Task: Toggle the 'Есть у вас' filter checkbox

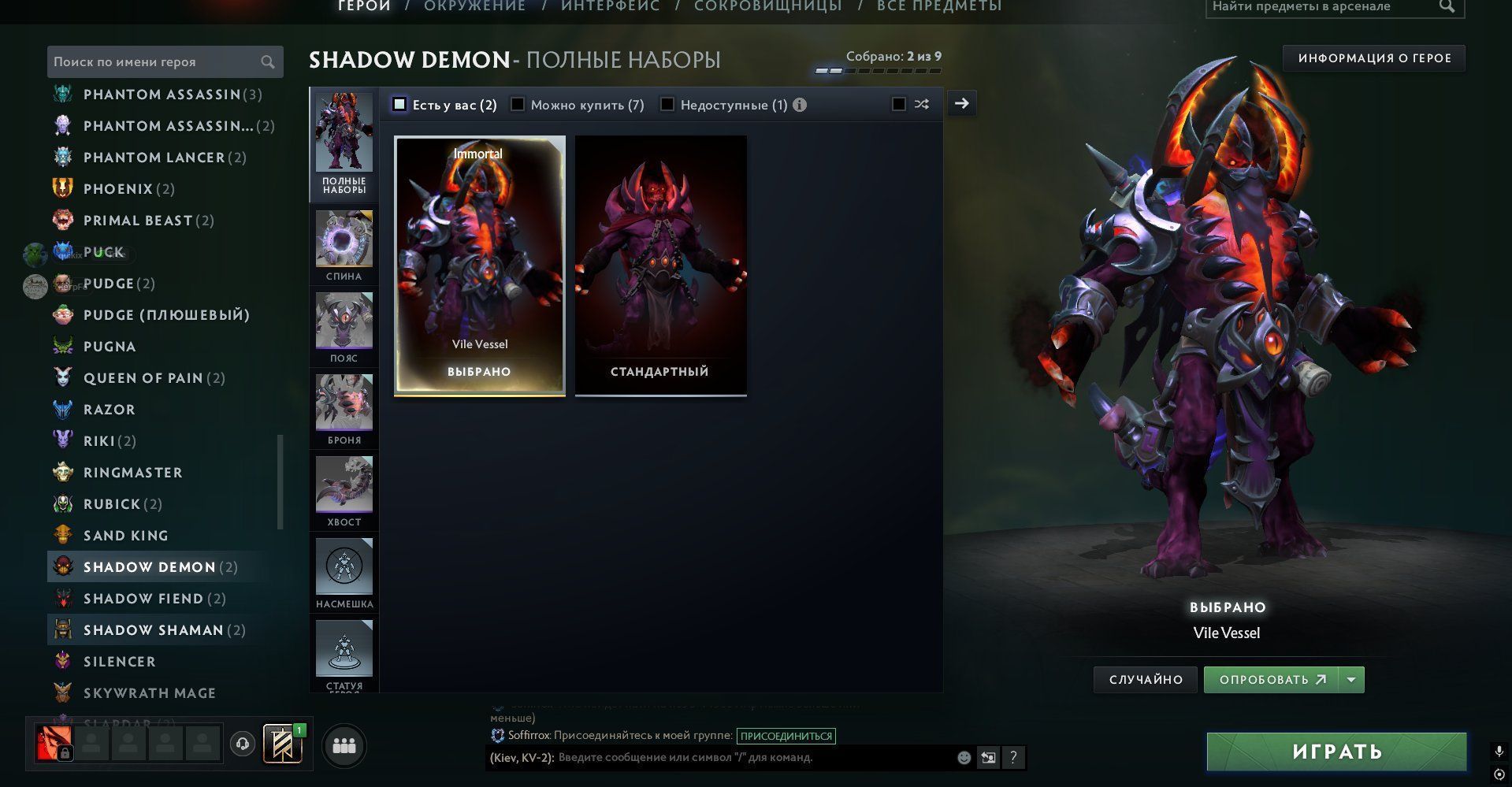Action: [399, 105]
